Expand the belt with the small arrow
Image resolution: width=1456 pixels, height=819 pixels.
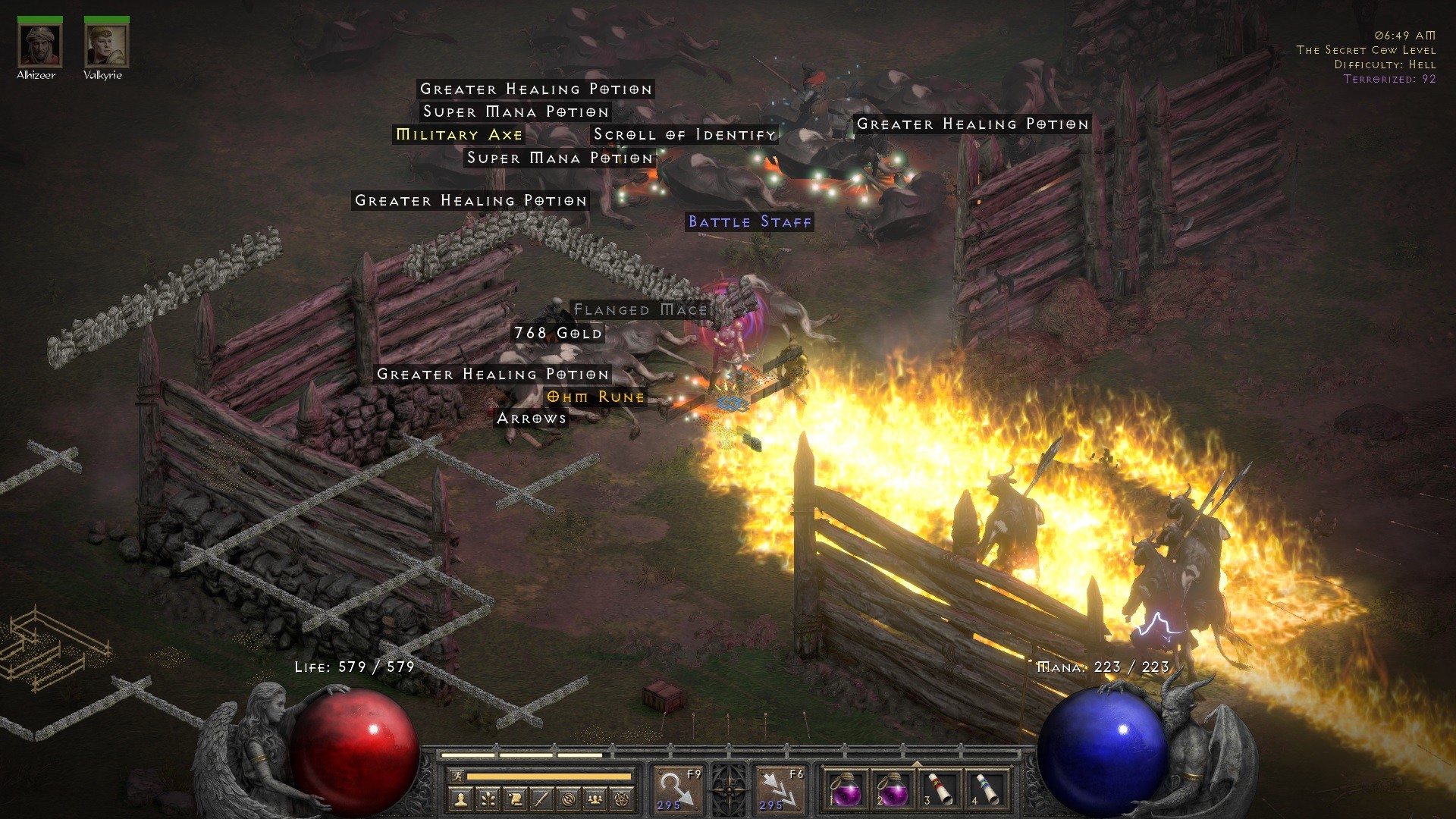pos(917,764)
